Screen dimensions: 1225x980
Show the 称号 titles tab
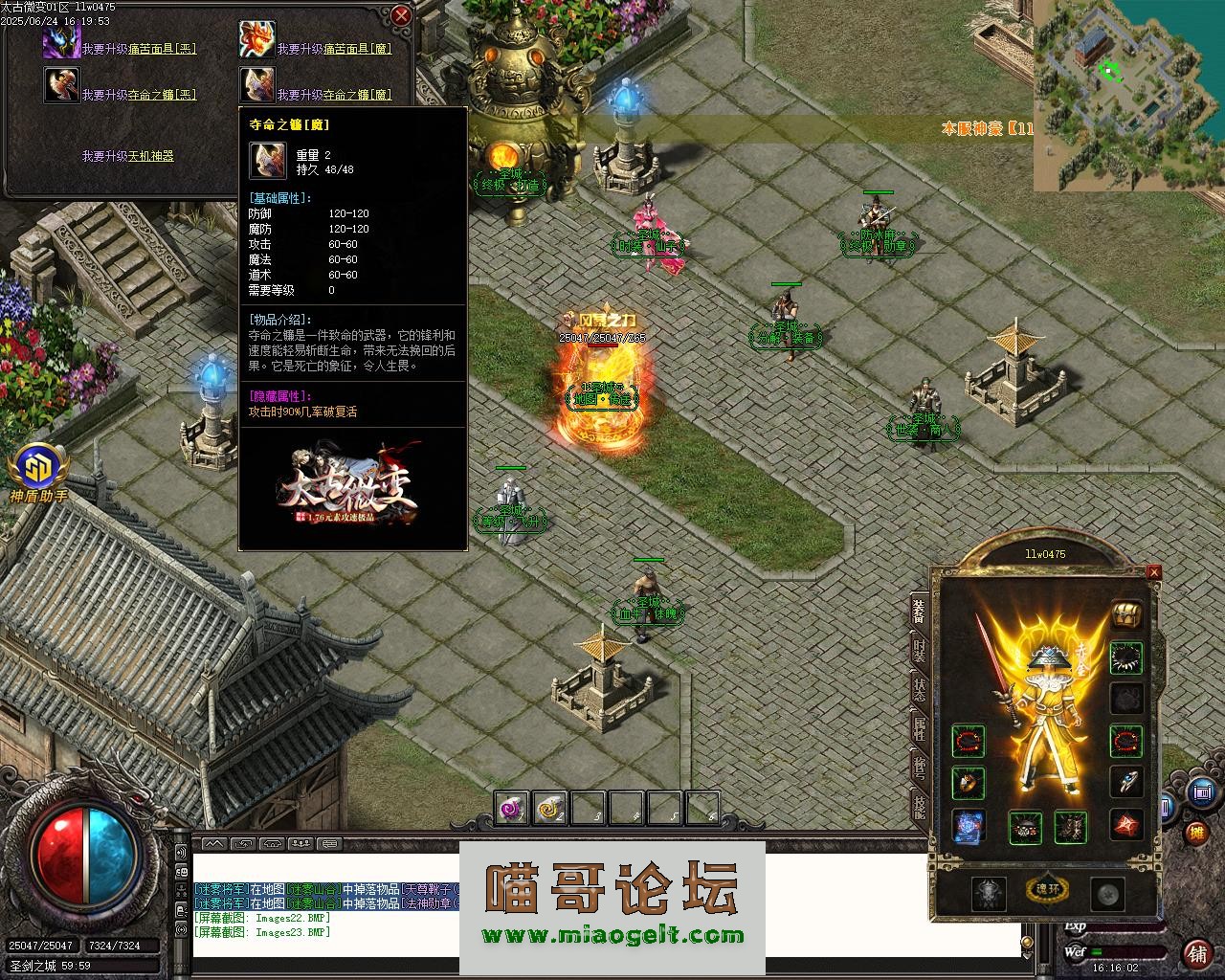click(919, 768)
